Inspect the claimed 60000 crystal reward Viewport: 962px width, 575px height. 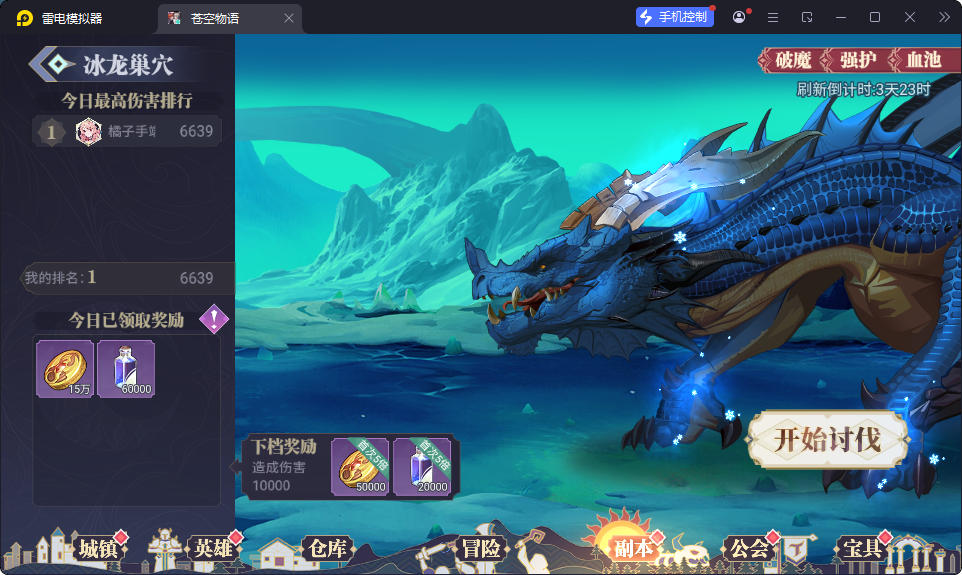pos(126,369)
